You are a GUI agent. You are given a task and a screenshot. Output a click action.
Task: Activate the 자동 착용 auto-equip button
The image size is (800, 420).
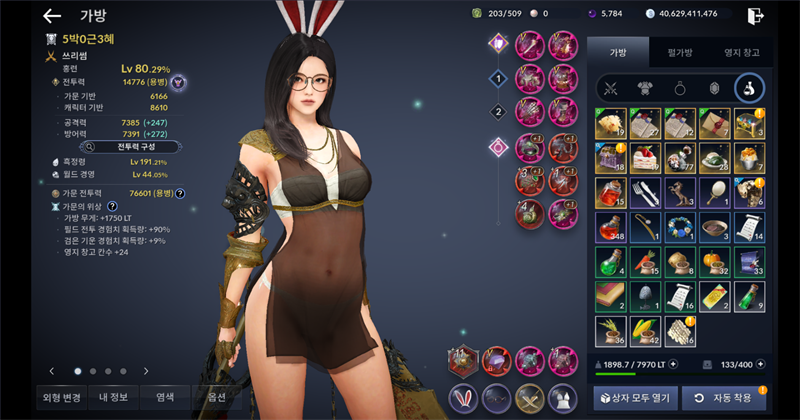(725, 395)
